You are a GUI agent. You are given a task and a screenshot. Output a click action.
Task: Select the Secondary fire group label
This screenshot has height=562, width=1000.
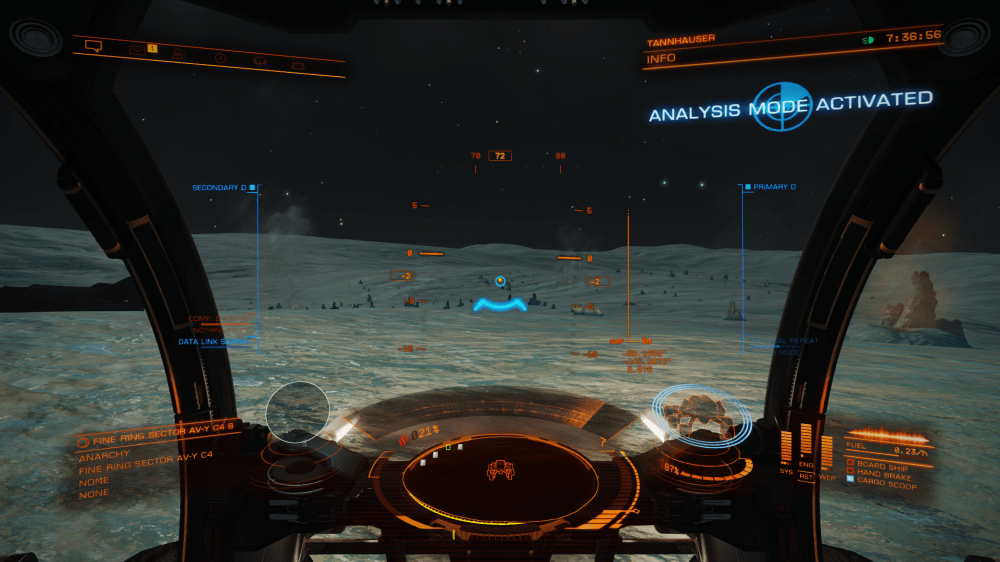click(220, 187)
